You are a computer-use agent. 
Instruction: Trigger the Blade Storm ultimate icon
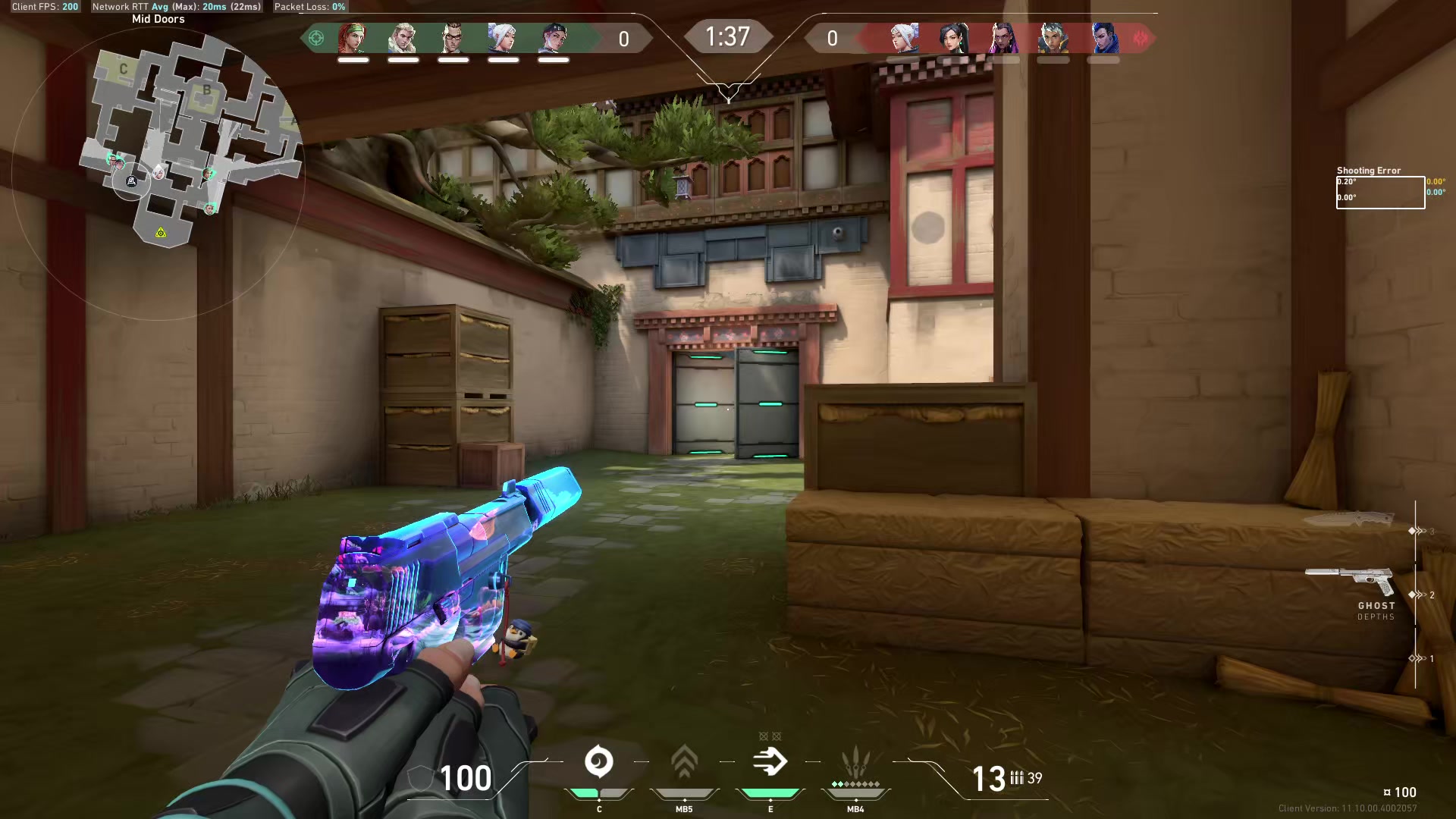(855, 761)
